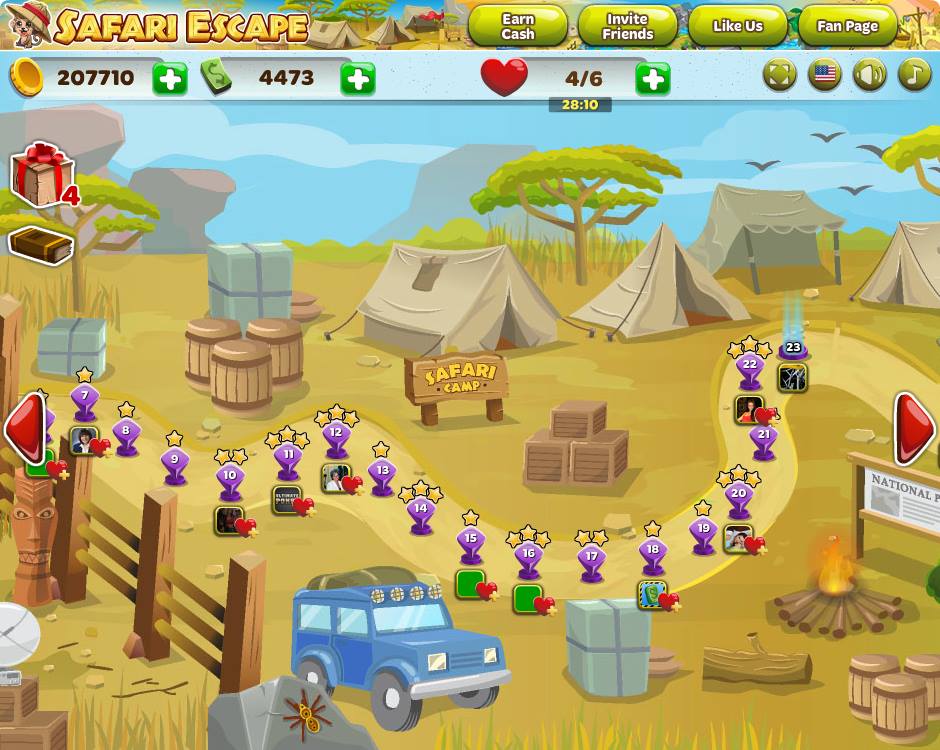Viewport: 940px width, 750px height.
Task: Click the Invite Friends button
Action: [x=627, y=26]
